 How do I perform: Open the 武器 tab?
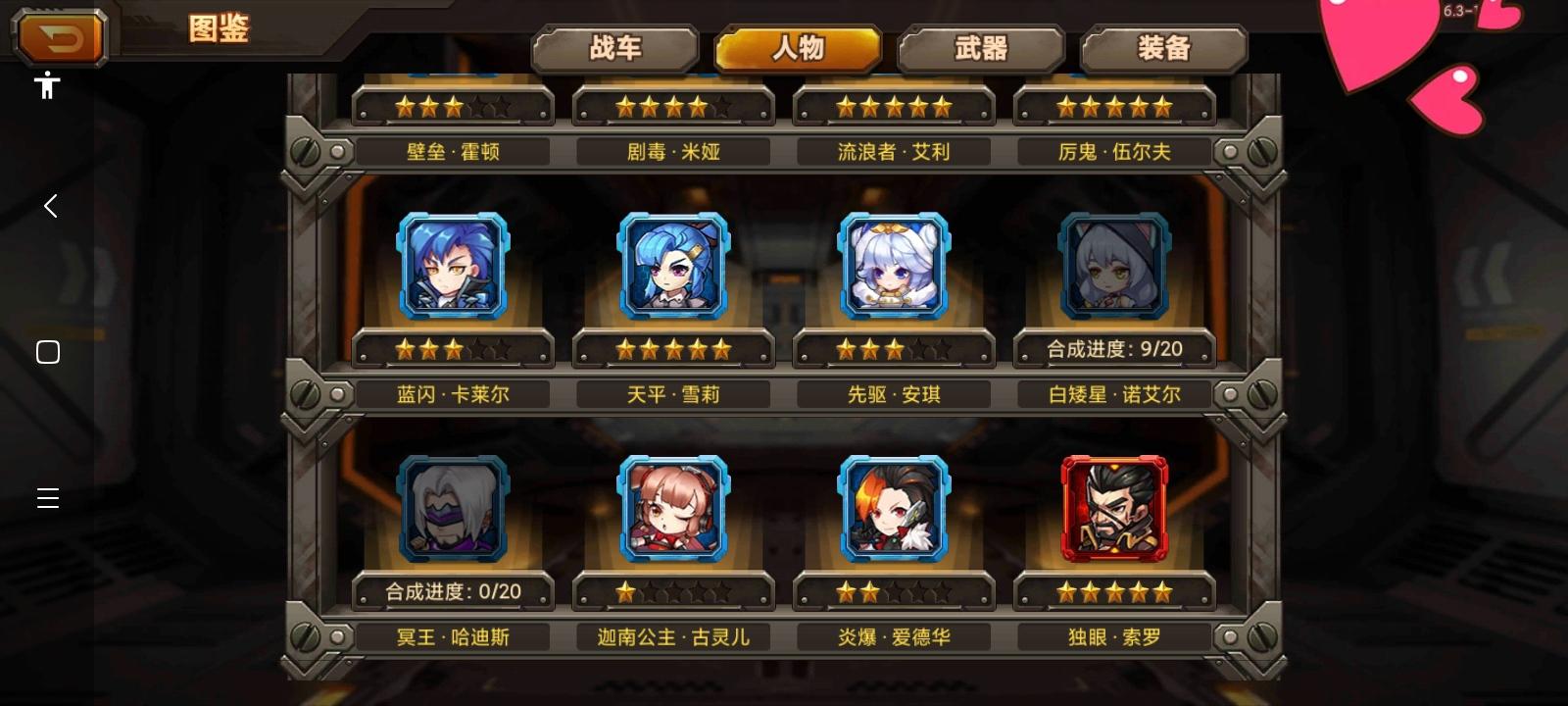pos(980,46)
